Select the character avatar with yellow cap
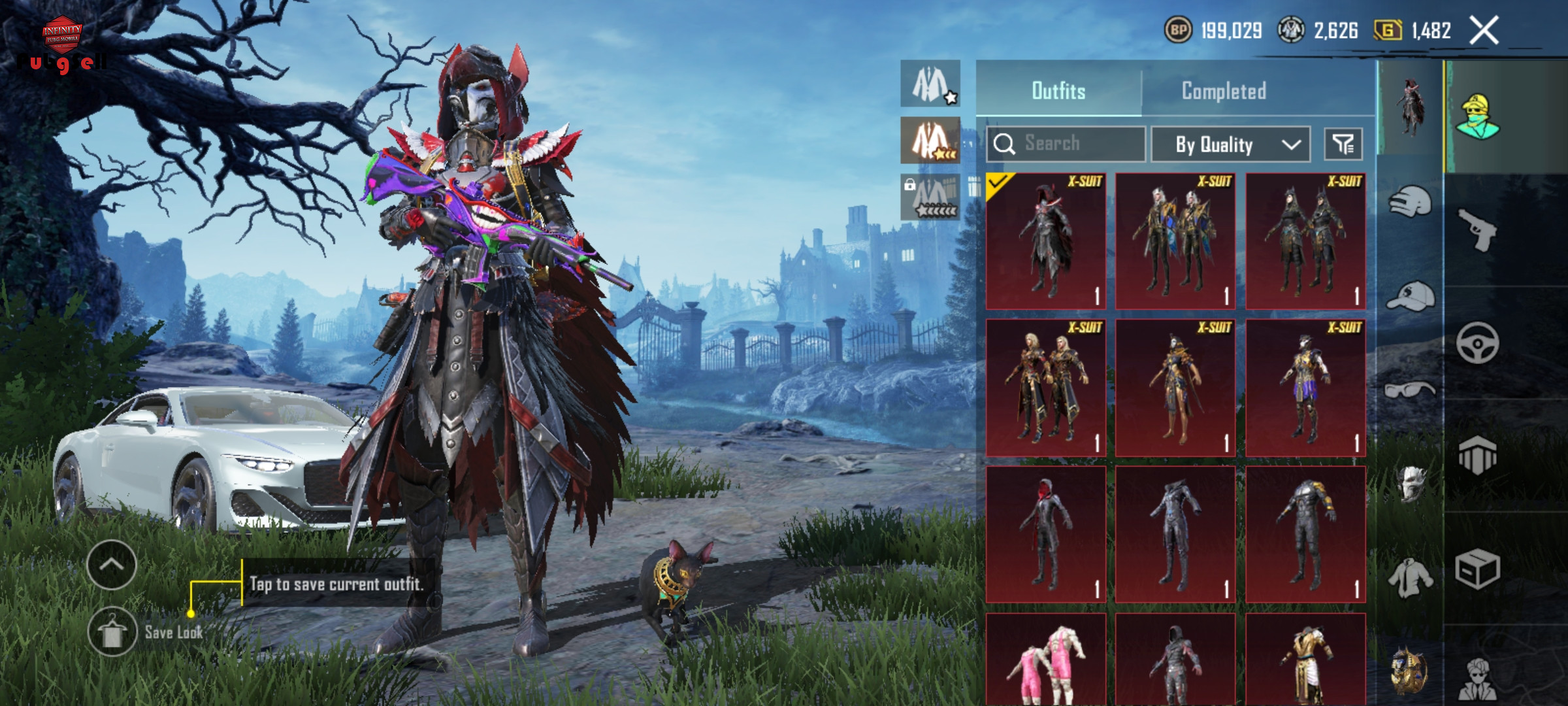 pyautogui.click(x=1478, y=116)
